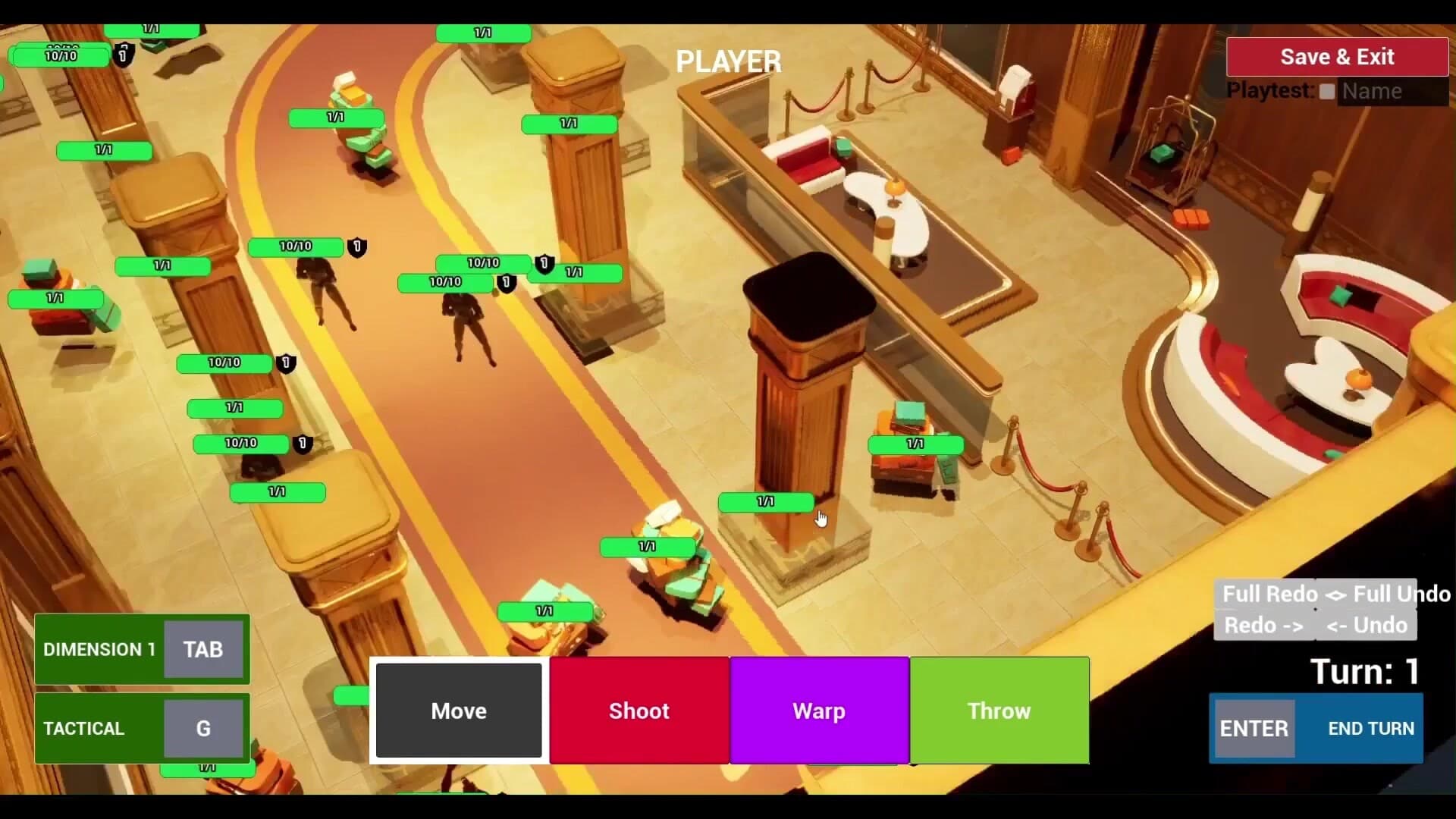
Task: Enable the Playtest checkbox
Action: point(1326,91)
